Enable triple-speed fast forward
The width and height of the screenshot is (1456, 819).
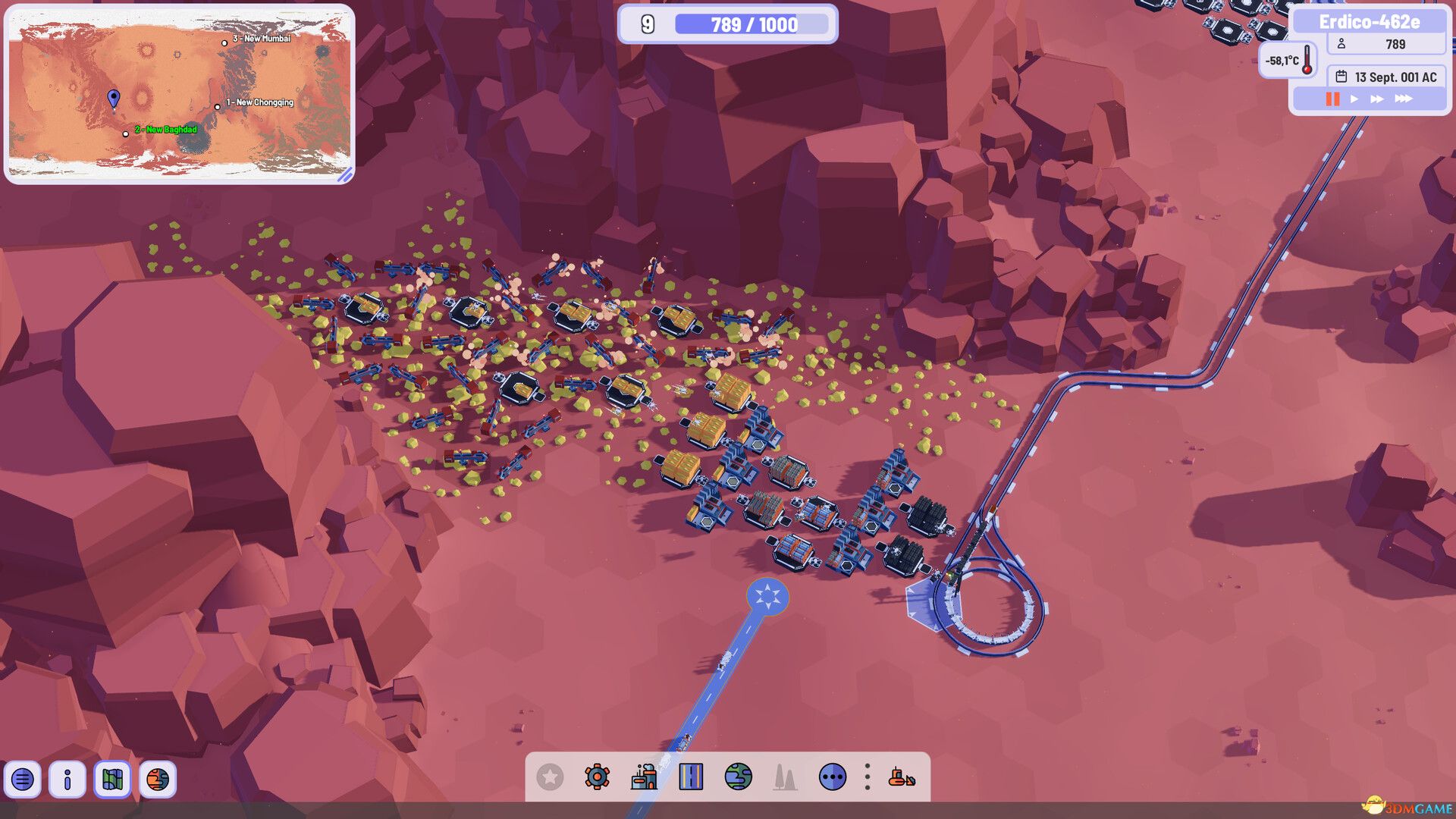(1404, 98)
